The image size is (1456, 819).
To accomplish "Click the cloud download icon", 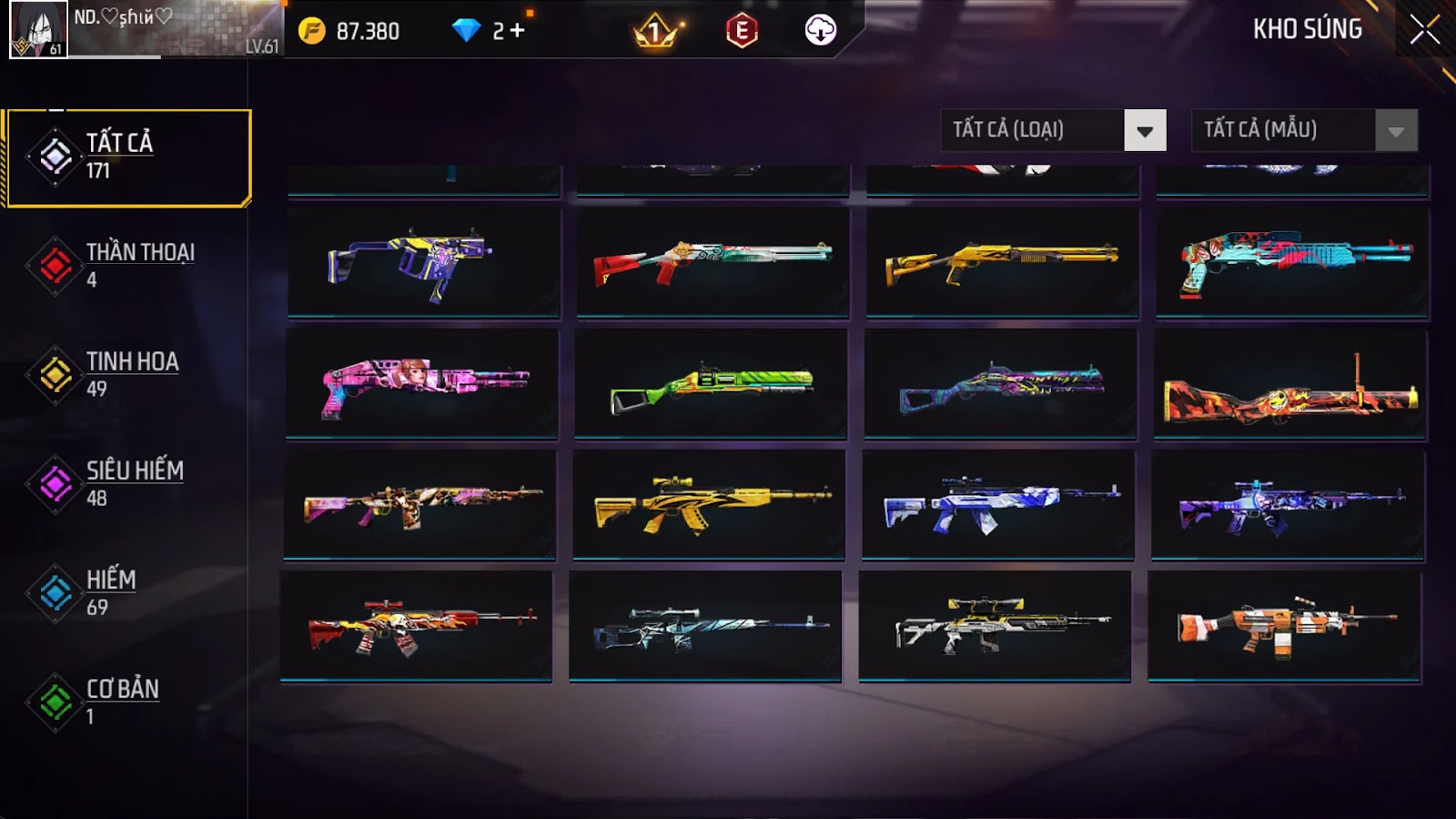I will coord(820,31).
